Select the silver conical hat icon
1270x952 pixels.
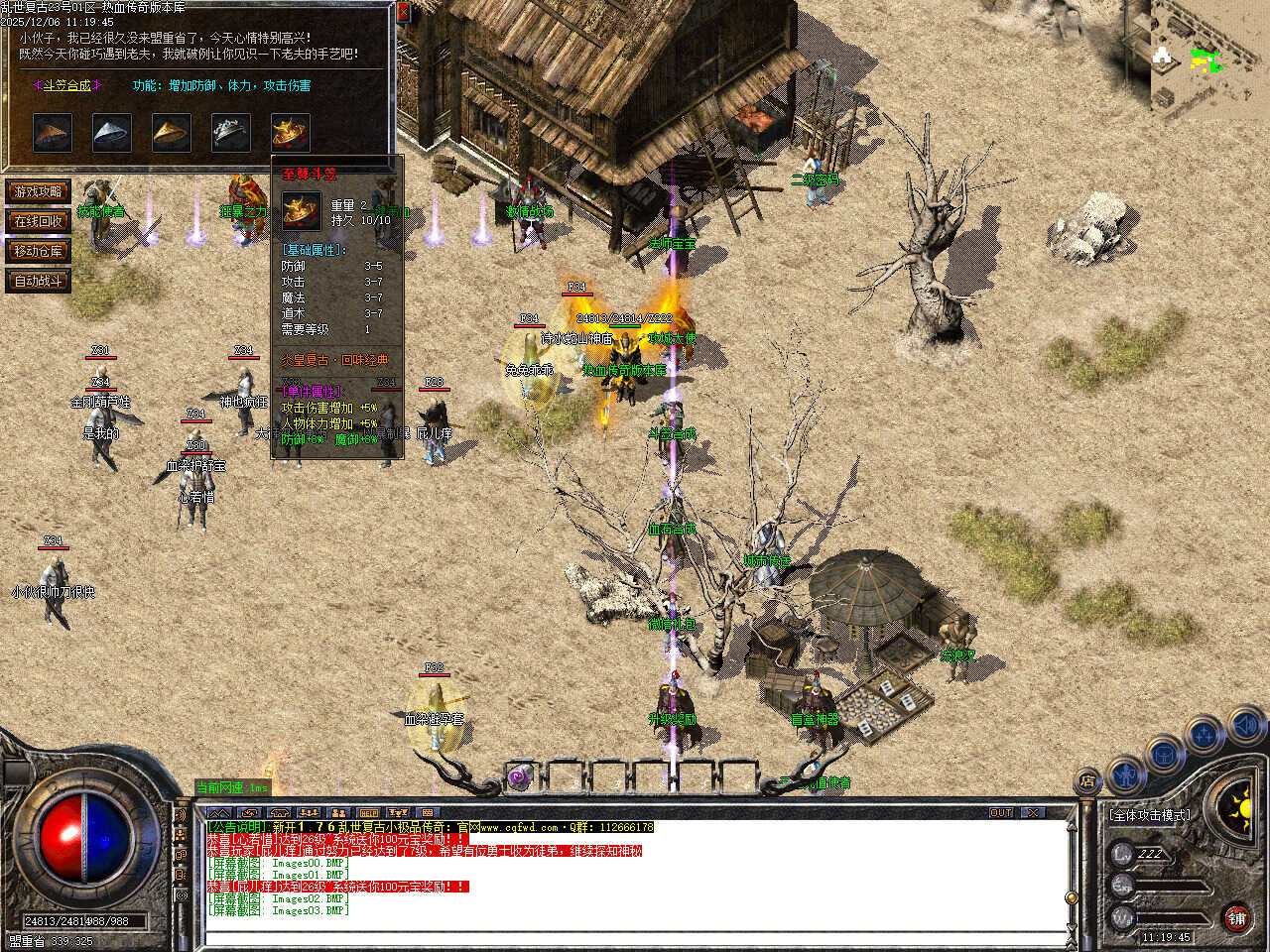click(112, 132)
